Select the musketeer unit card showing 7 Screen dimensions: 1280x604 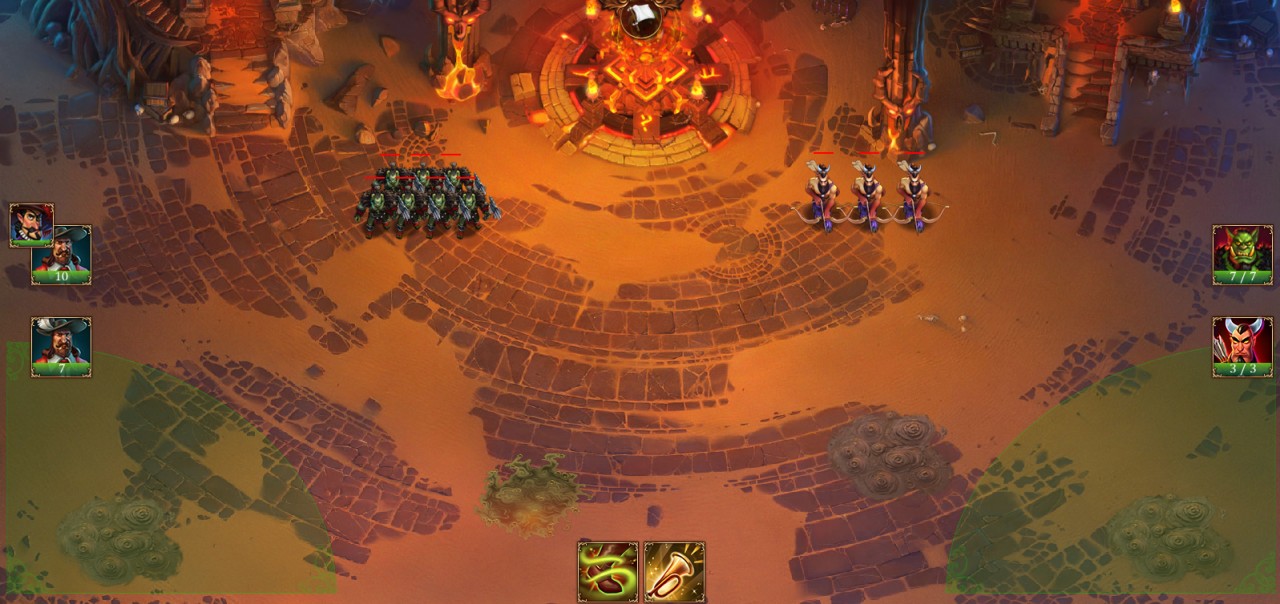coord(61,346)
